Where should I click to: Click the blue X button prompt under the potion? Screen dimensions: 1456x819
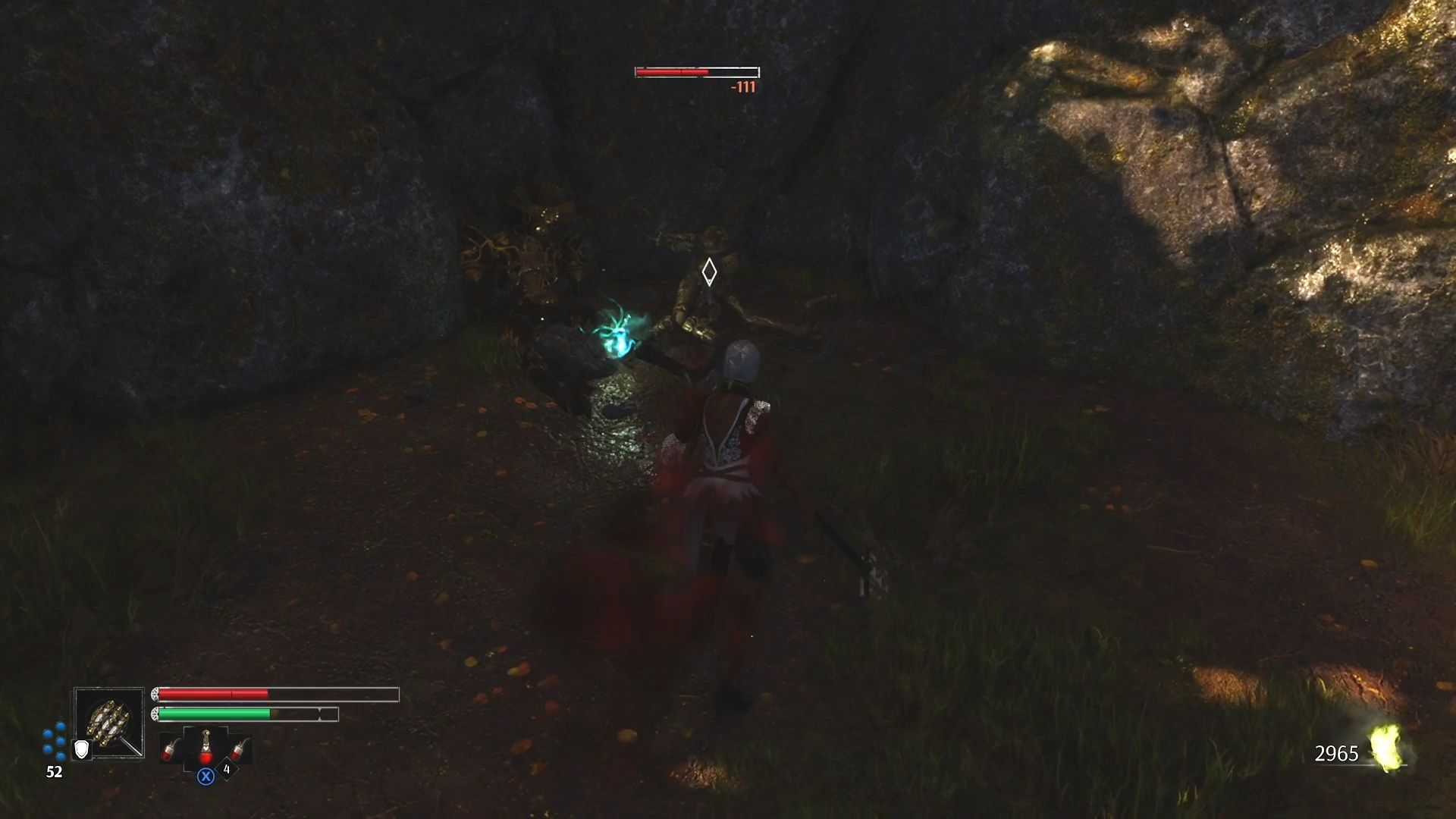[x=206, y=777]
